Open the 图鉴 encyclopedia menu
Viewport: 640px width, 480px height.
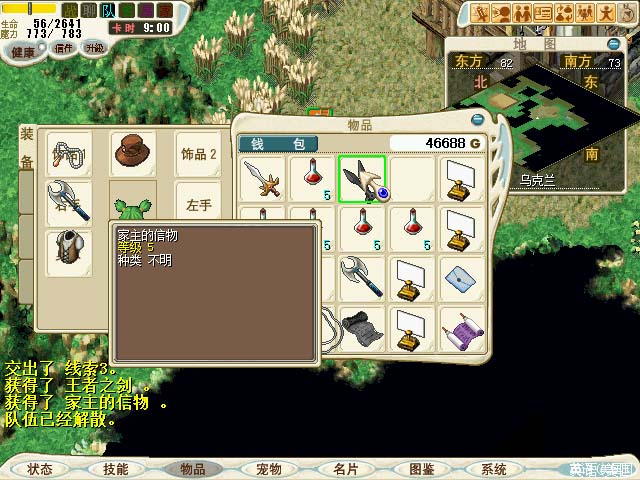(x=421, y=468)
